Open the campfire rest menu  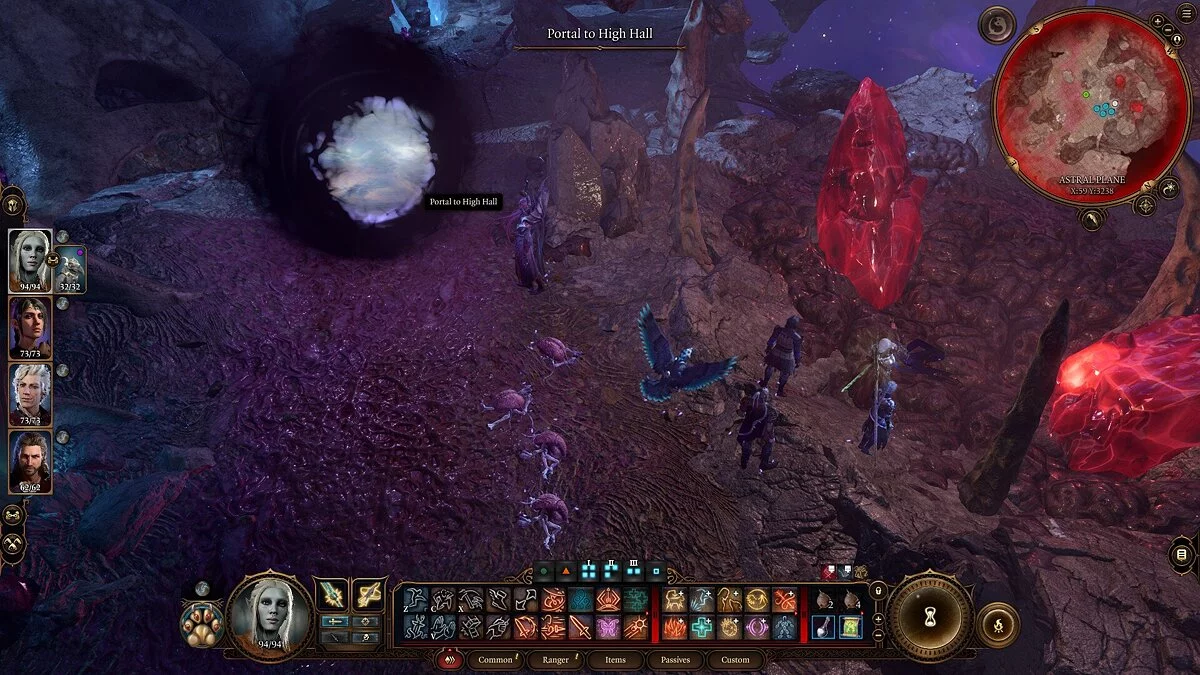(998, 624)
